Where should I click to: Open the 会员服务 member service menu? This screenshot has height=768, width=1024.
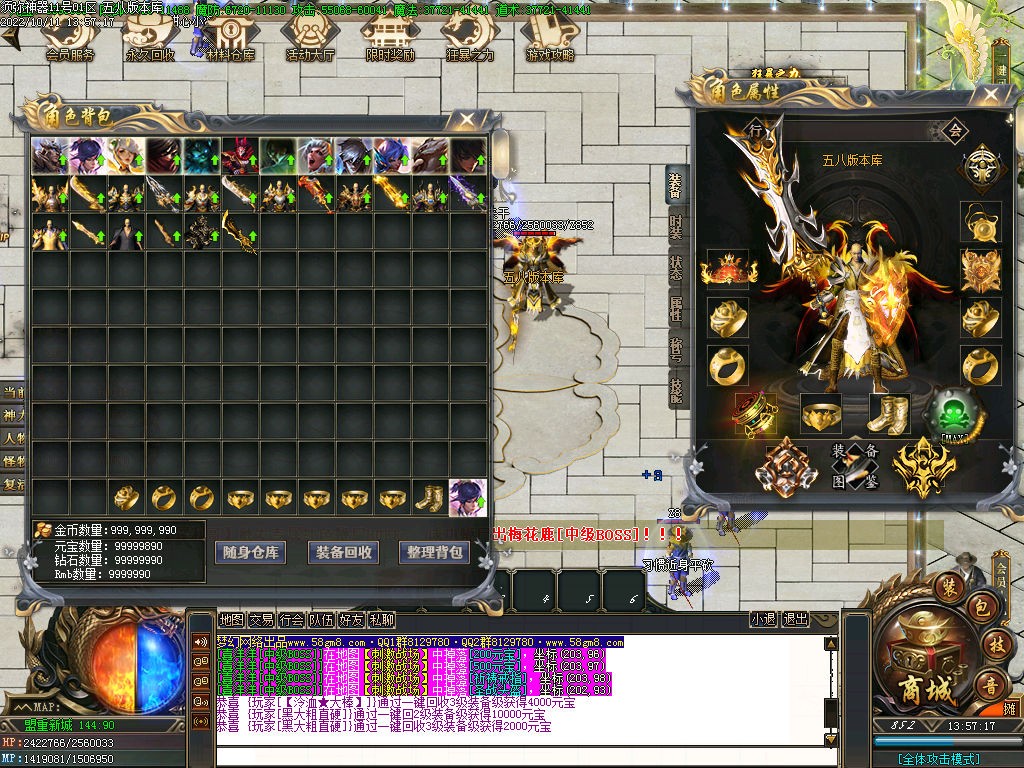pos(69,38)
